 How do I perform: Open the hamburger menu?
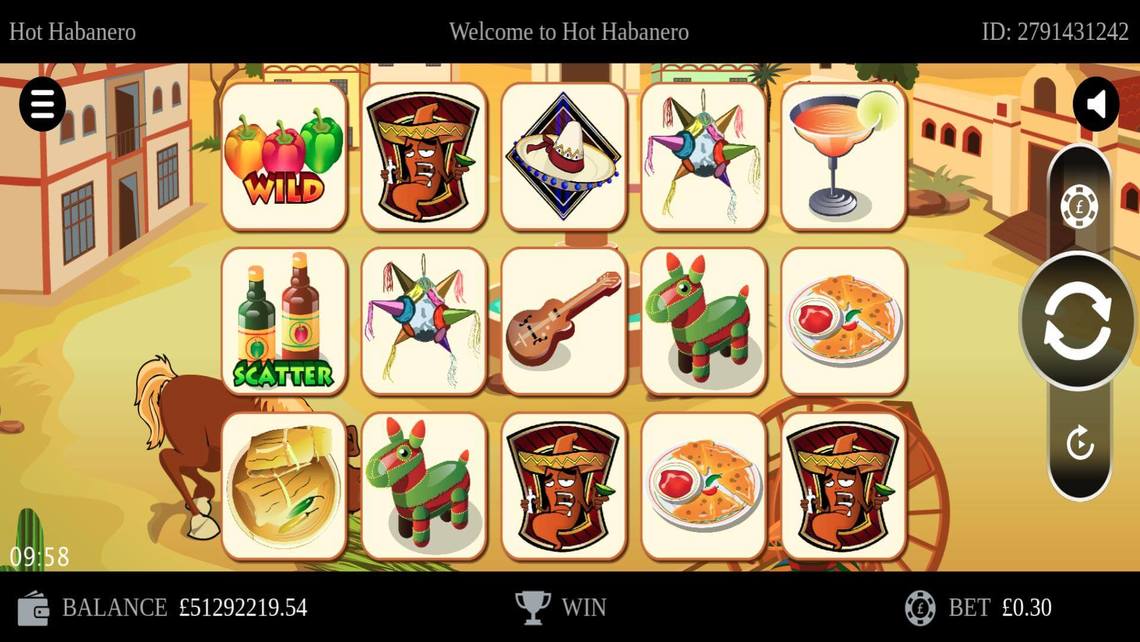pos(43,104)
